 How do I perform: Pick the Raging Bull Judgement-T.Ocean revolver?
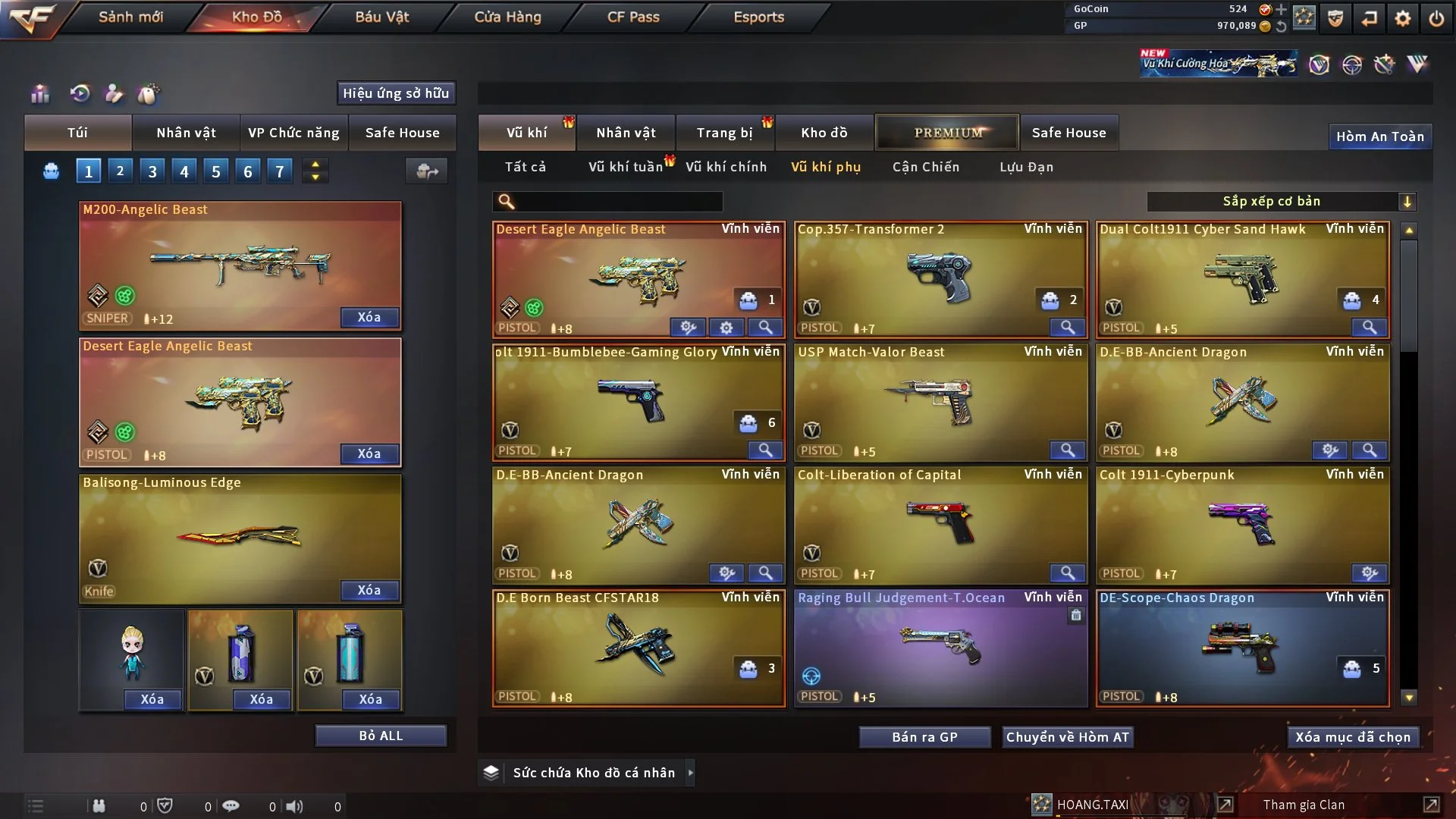940,648
